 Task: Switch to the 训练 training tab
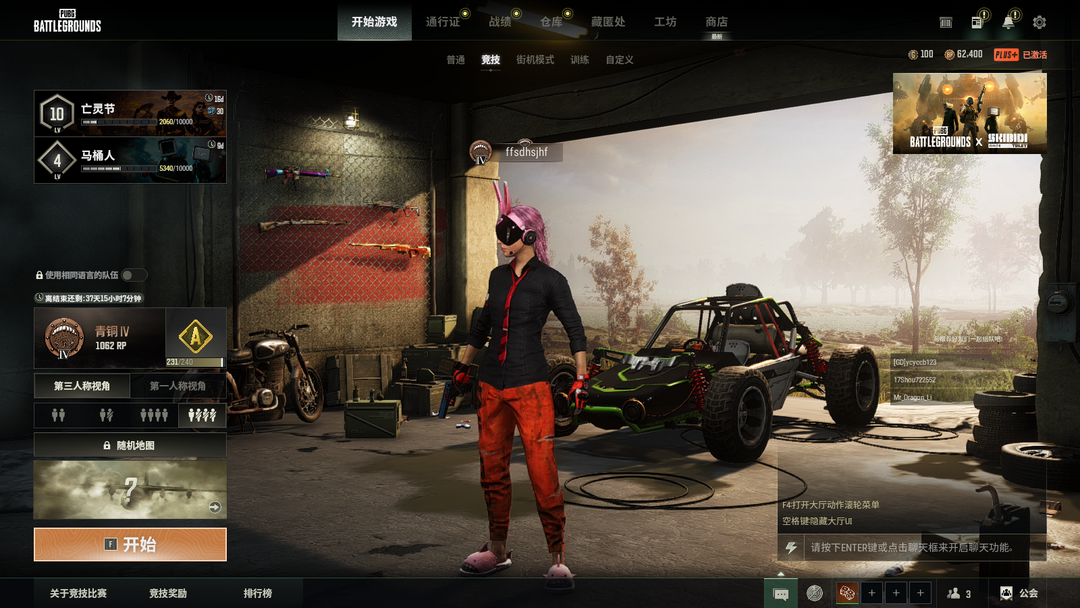580,60
